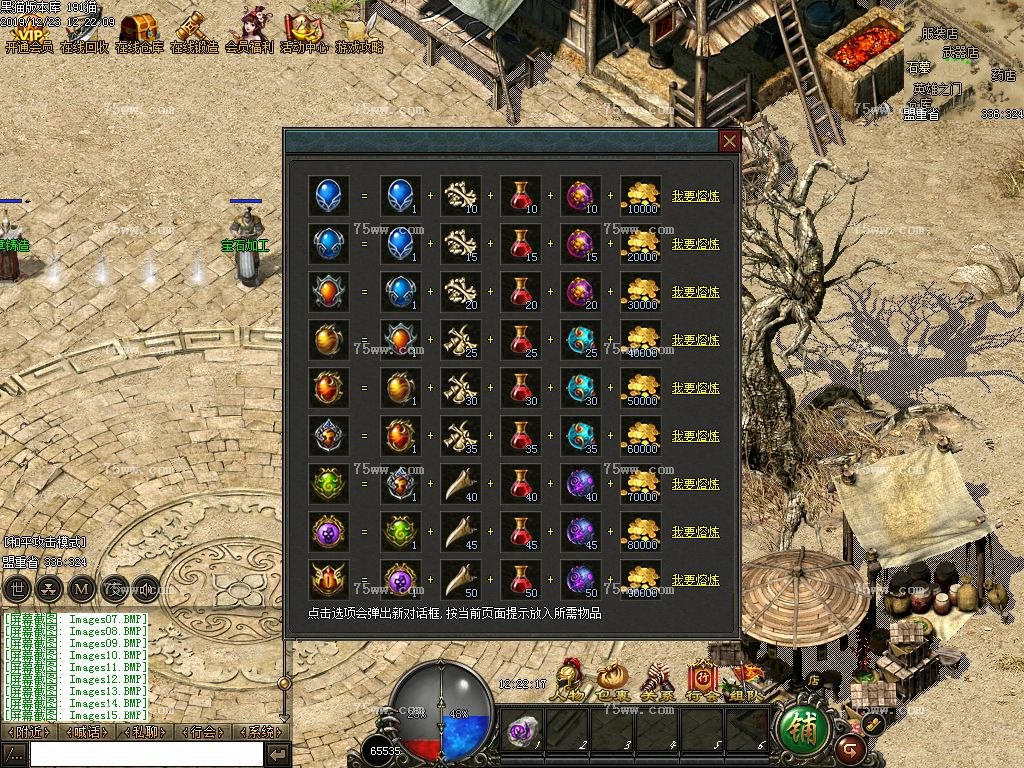Image resolution: width=1024 pixels, height=768 pixels.
Task: Open online forging hammer (在线锻造)
Action: tap(194, 32)
